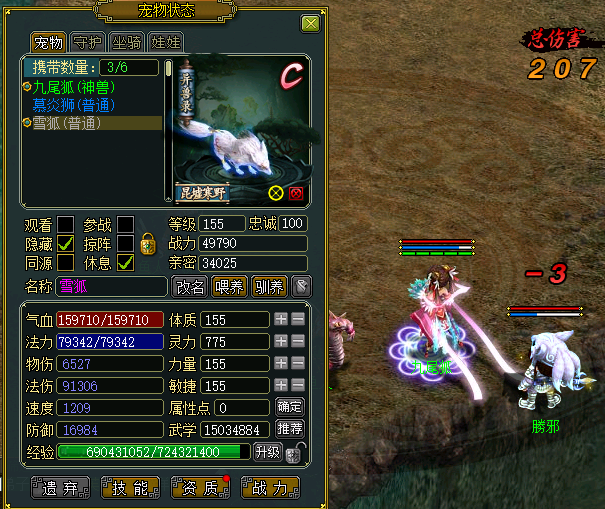Toggle the 观看 checkbox
The width and height of the screenshot is (605, 509).
(x=66, y=223)
